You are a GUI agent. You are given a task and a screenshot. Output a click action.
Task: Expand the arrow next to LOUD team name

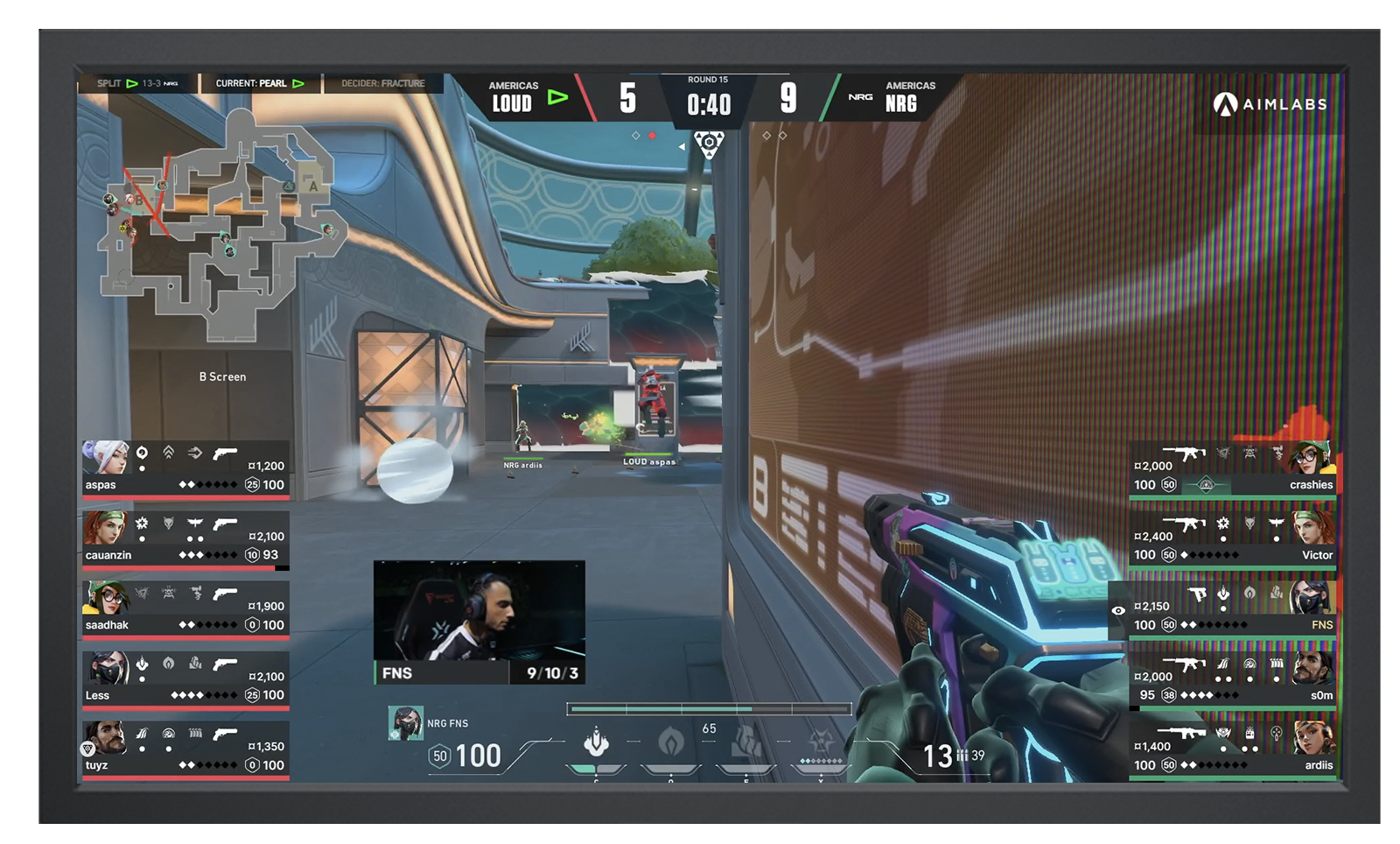click(x=557, y=97)
